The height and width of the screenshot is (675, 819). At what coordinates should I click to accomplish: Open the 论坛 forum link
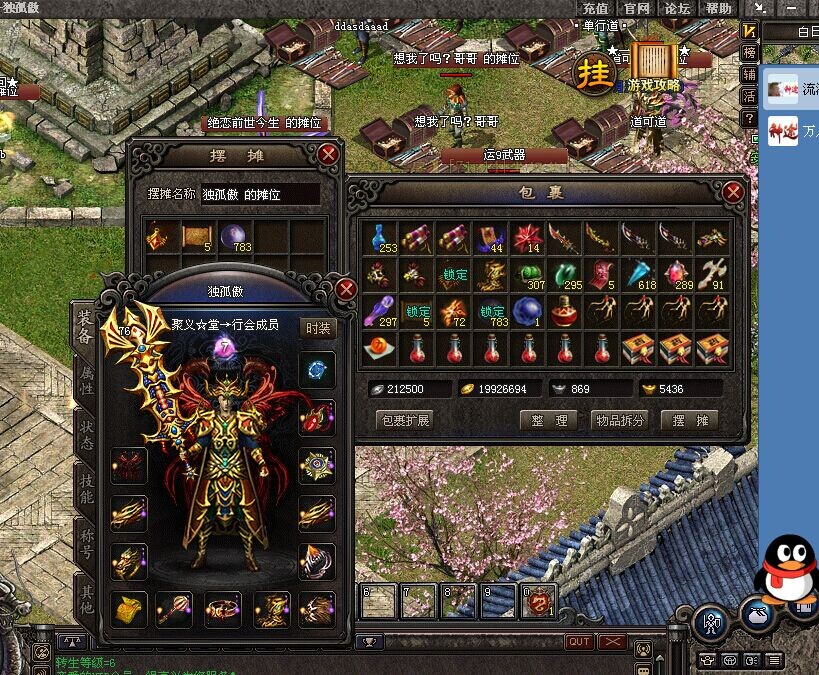coord(678,8)
